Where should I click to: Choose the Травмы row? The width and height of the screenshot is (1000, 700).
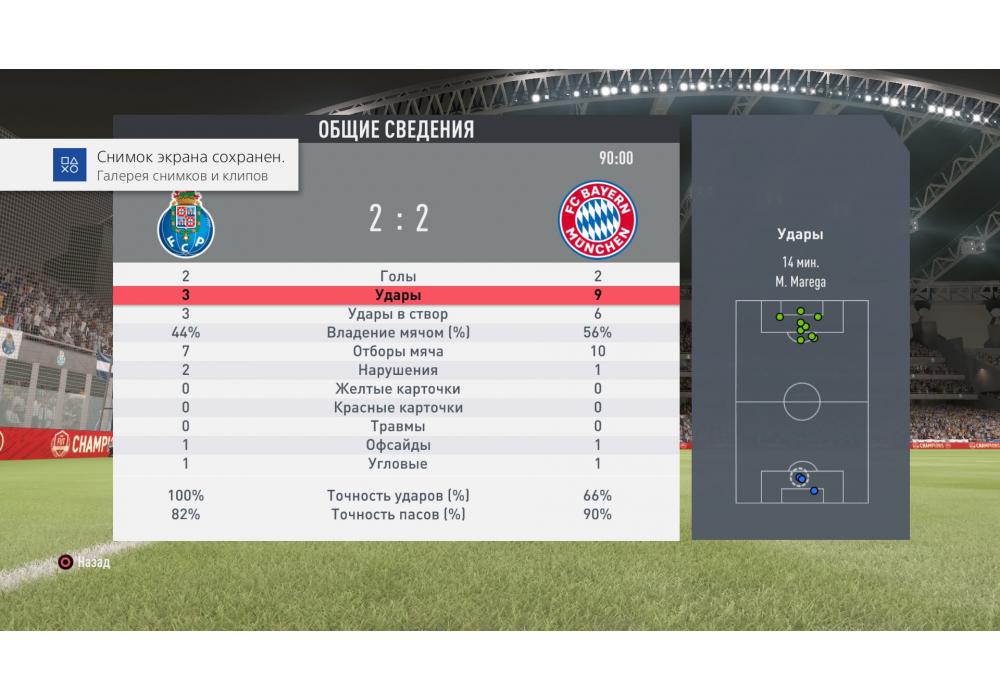(398, 426)
